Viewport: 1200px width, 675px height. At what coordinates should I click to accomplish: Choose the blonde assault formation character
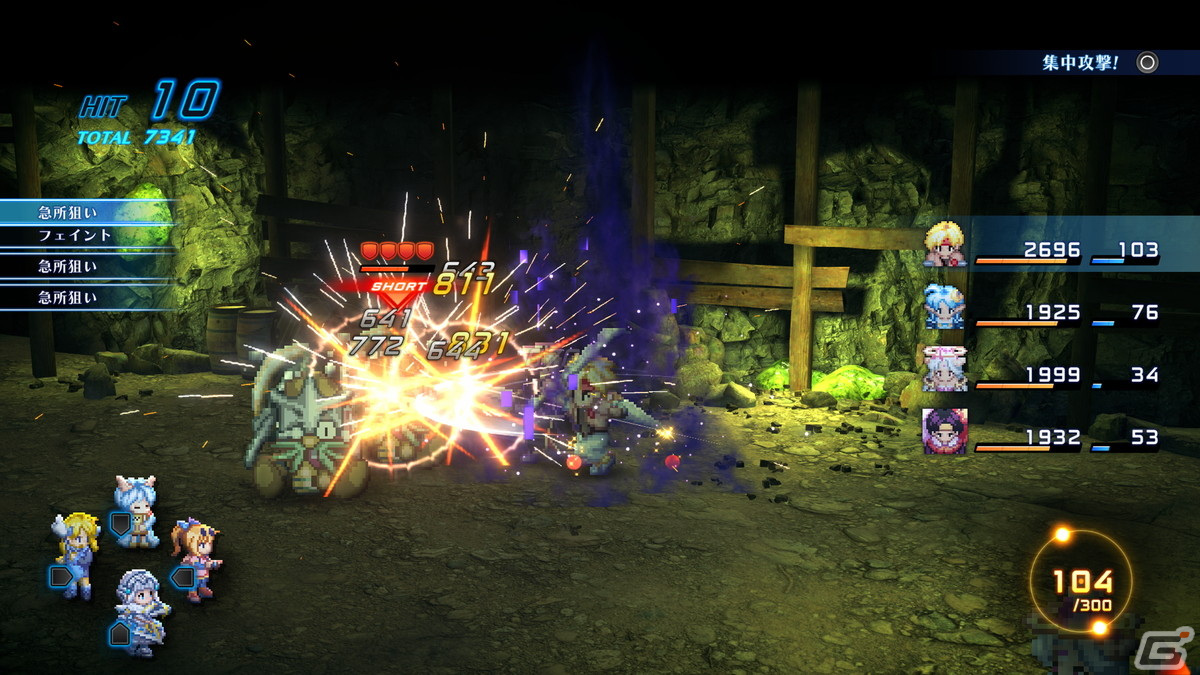[x=77, y=553]
